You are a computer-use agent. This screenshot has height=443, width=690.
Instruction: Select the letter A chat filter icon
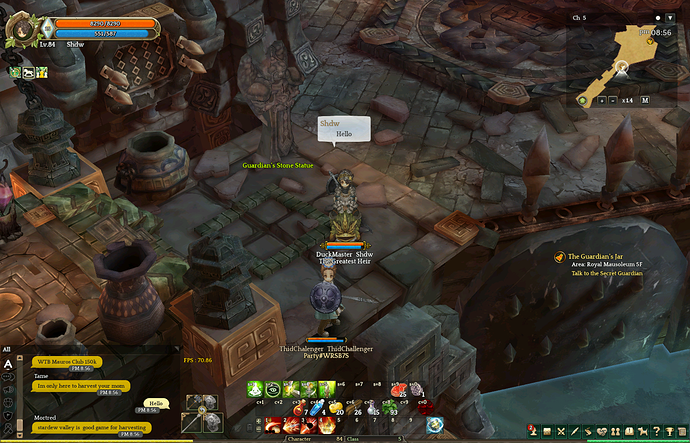(8, 365)
